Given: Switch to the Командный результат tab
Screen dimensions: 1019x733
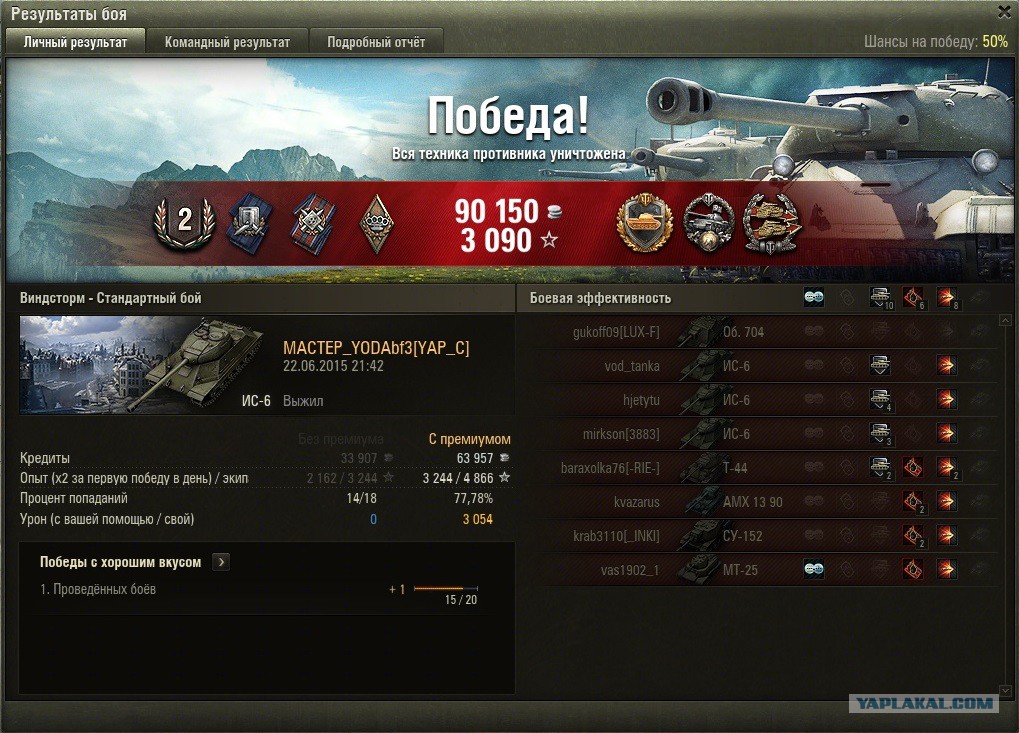Looking at the screenshot, I should pyautogui.click(x=227, y=42).
